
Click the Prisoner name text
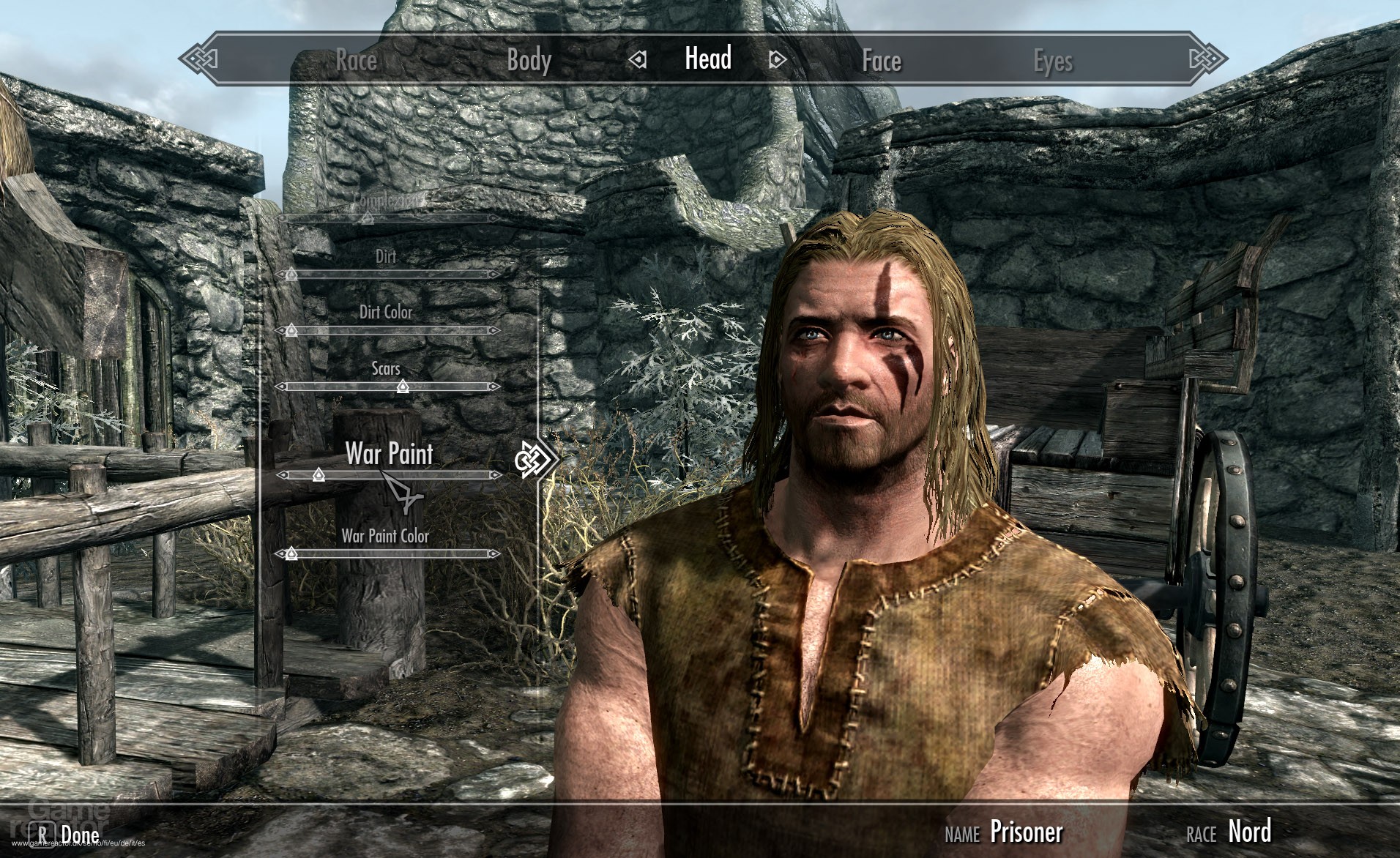tap(1027, 832)
